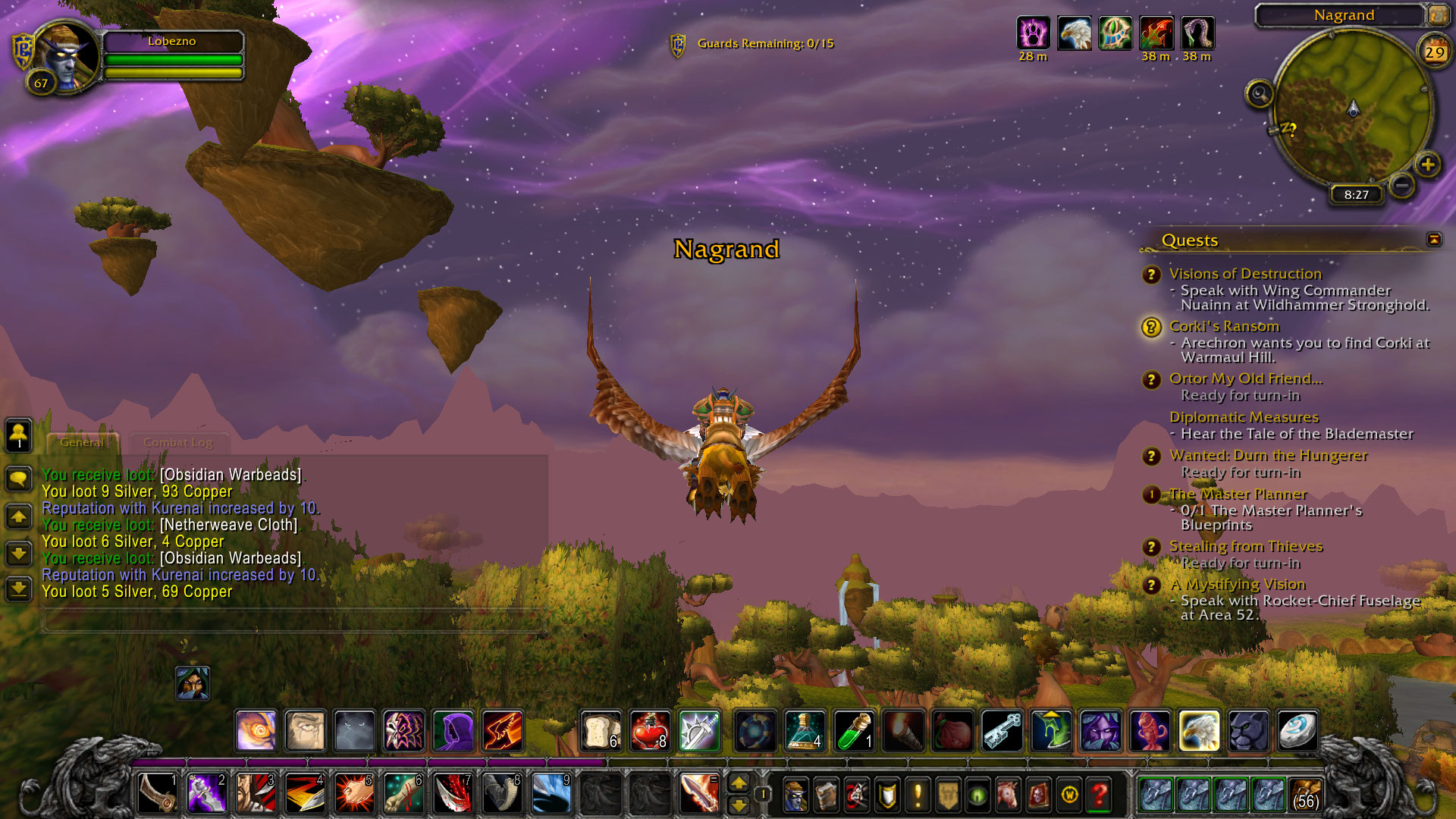
Task: Open the calendar showing day 29
Action: point(1434,52)
